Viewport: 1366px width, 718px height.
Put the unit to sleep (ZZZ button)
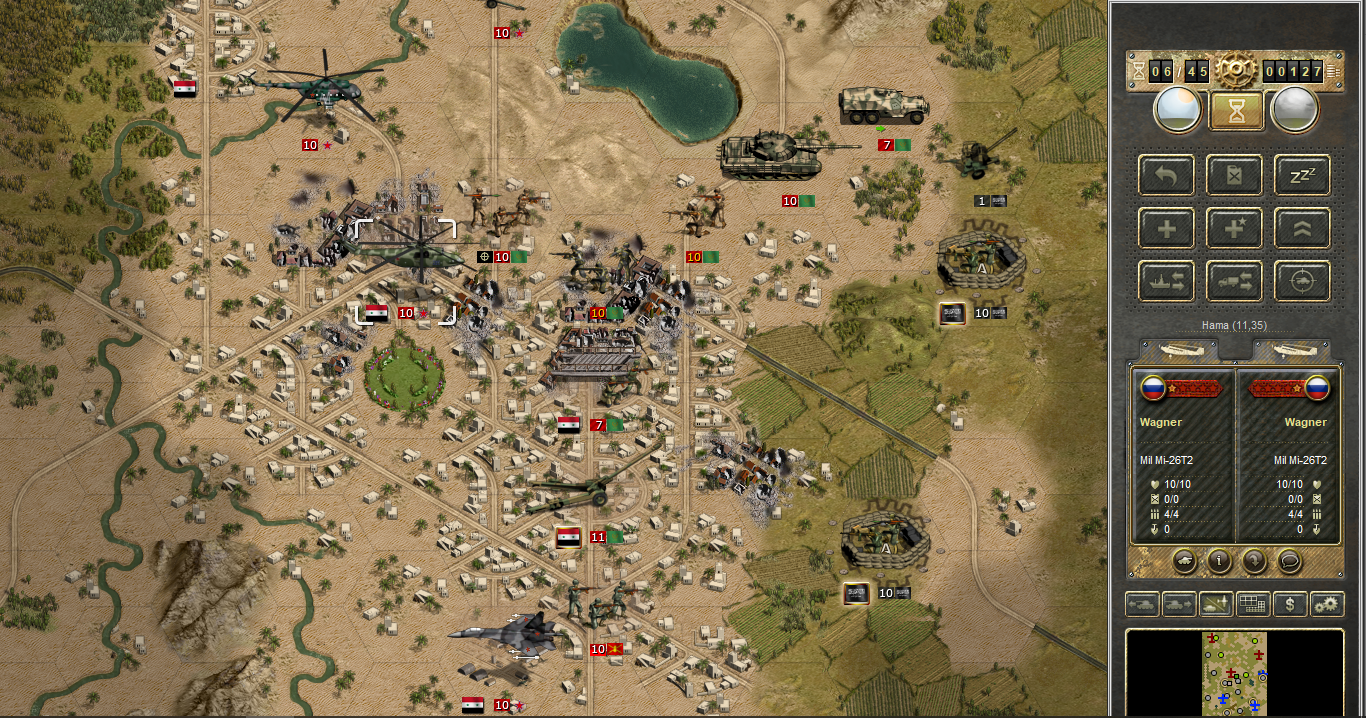[1302, 175]
